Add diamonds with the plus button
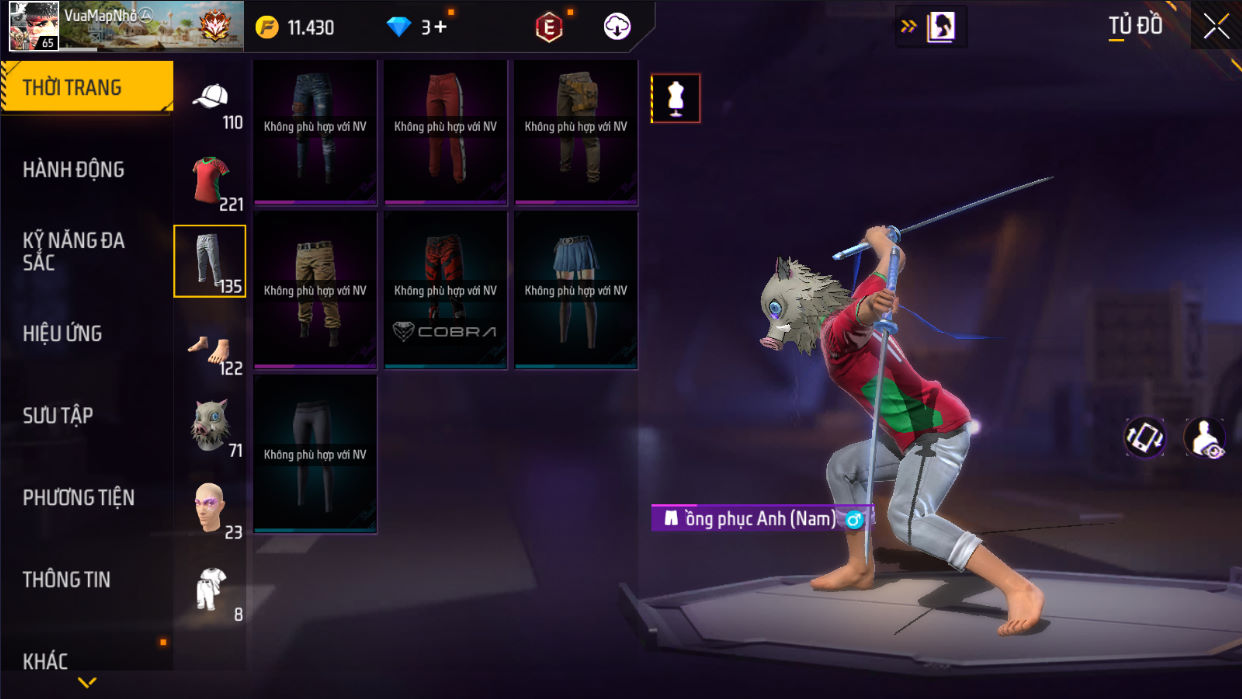Image resolution: width=1242 pixels, height=699 pixels. [440, 27]
